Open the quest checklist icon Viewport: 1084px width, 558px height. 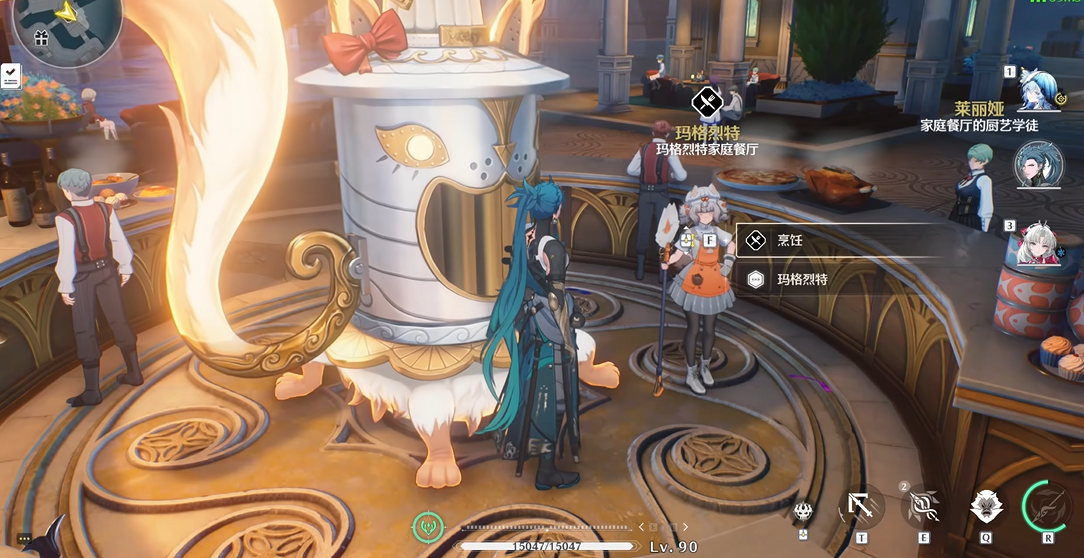11,75
